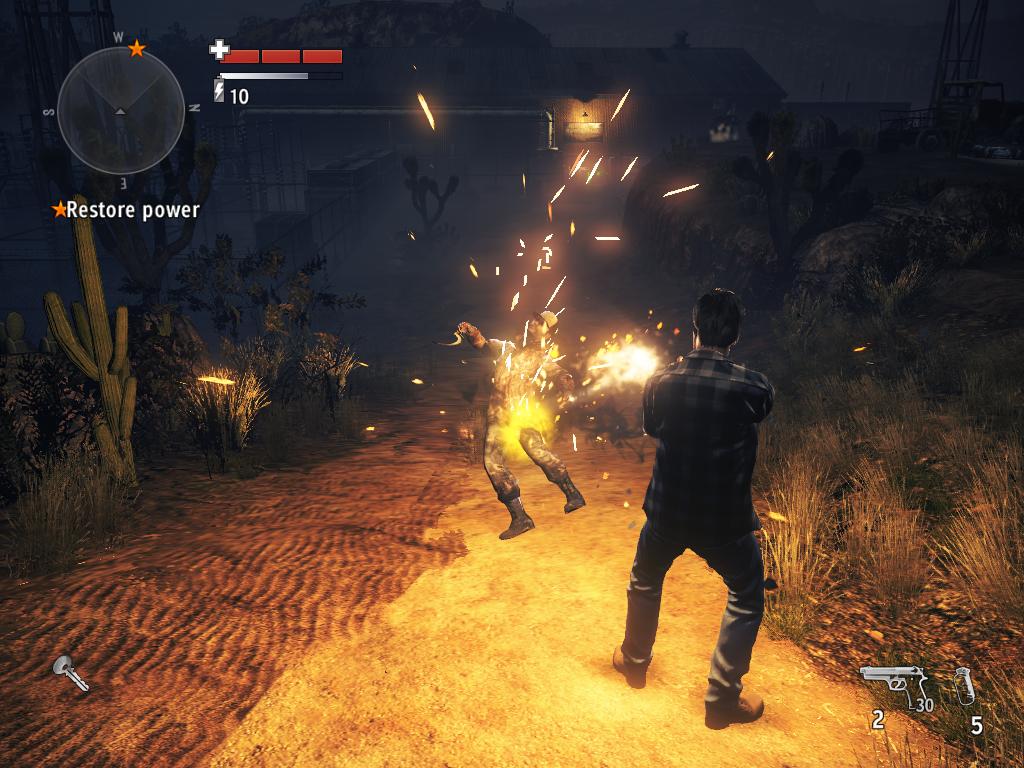The image size is (1024, 768).
Task: Click the orange star objective marker on radar
Action: (137, 48)
